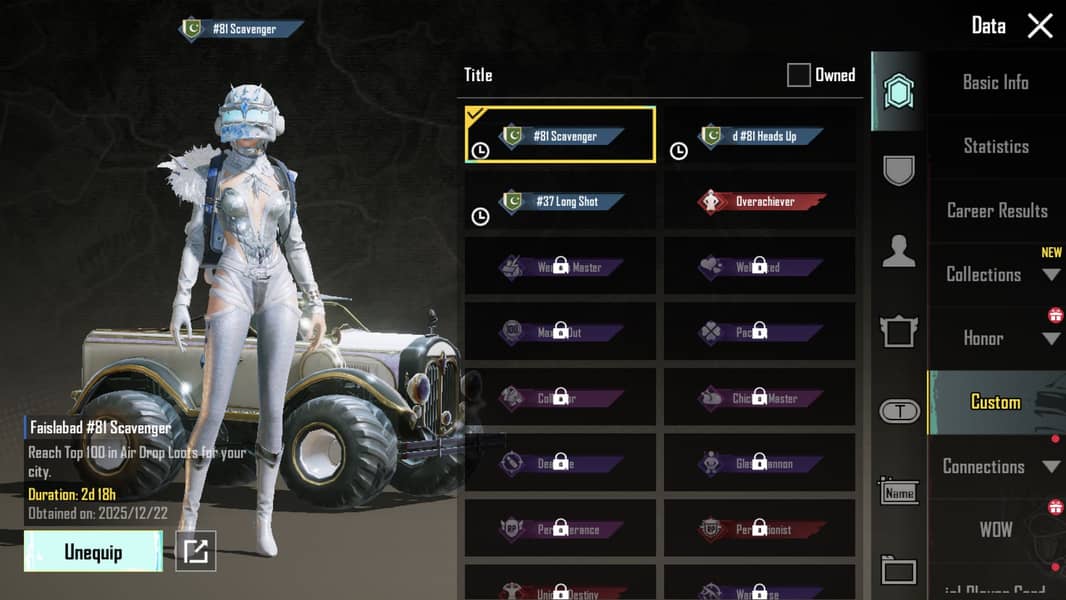Open the Basic Info section
The height and width of the screenshot is (600, 1066).
coord(995,83)
